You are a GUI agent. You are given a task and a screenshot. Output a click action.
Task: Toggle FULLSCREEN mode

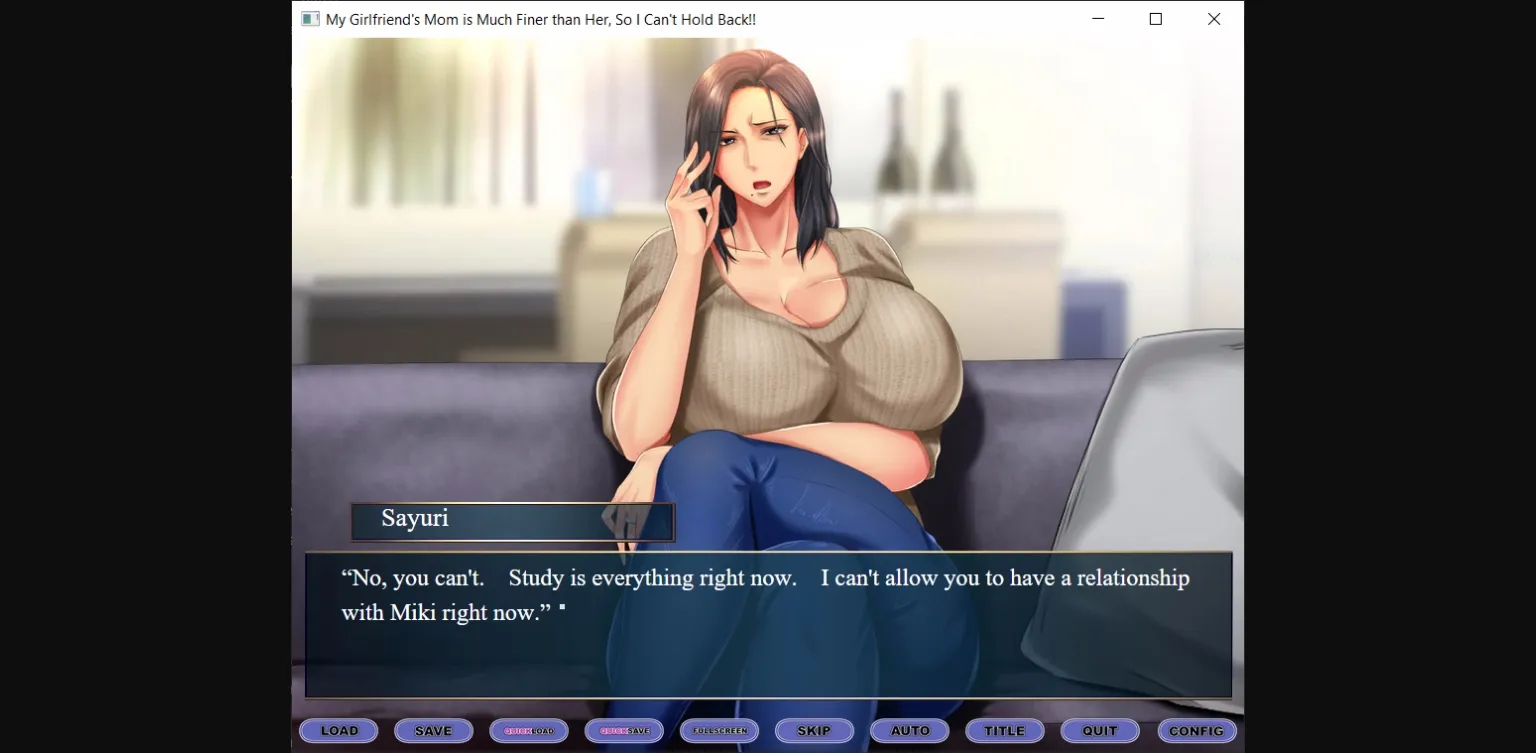[719, 730]
